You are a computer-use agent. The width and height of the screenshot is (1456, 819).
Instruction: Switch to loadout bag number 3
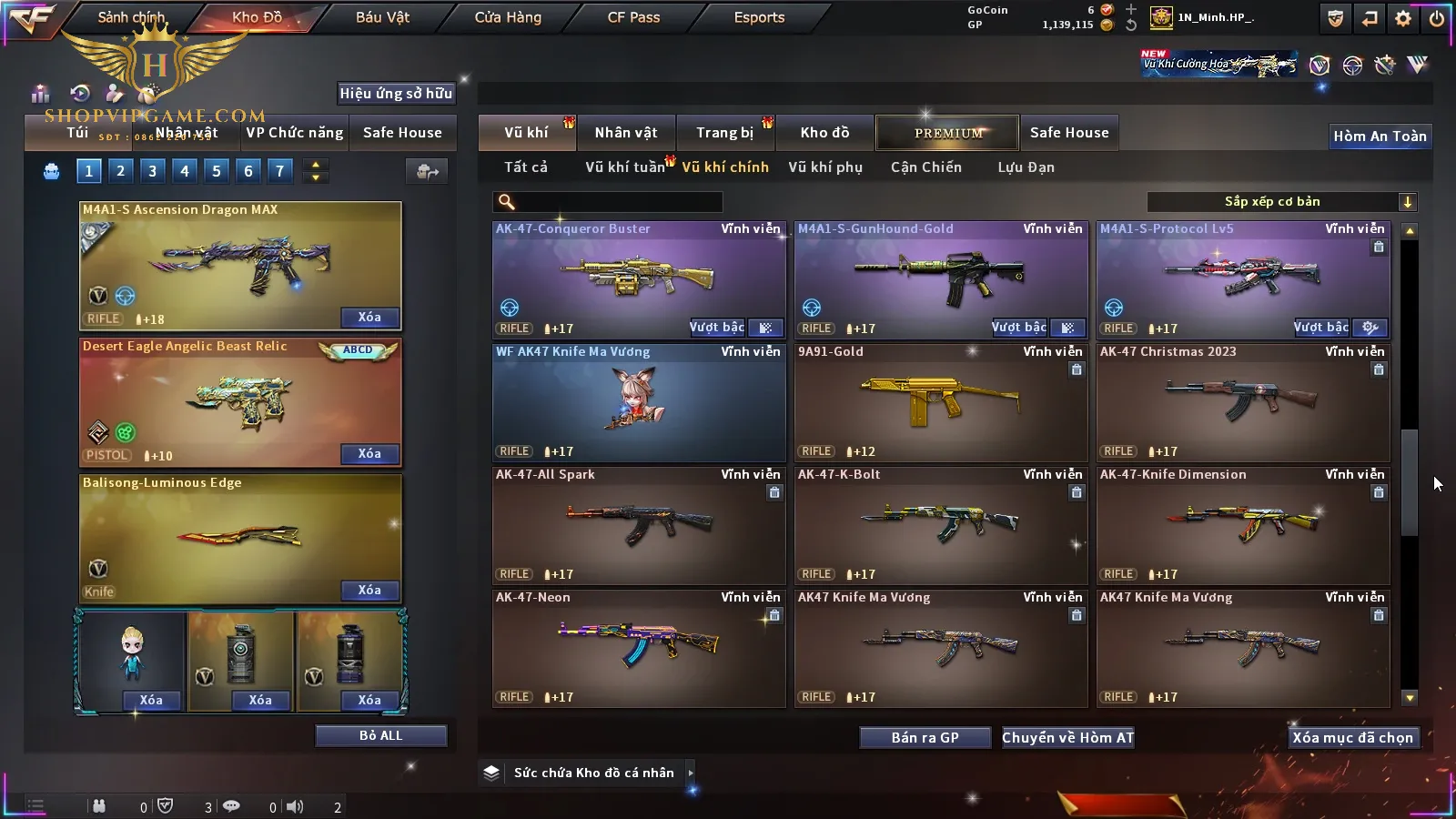152,170
